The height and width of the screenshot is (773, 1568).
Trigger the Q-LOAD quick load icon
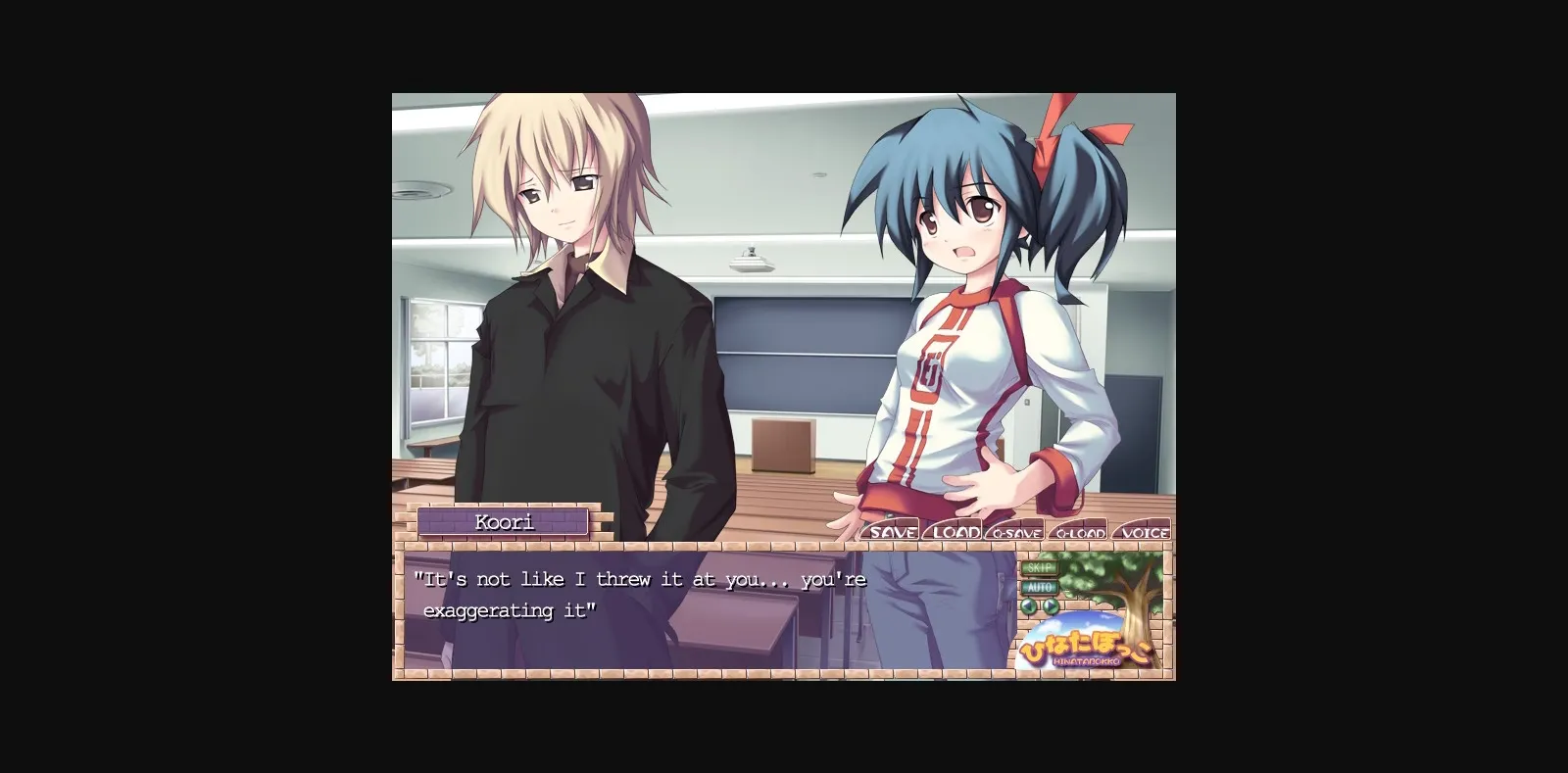pyautogui.click(x=1081, y=533)
